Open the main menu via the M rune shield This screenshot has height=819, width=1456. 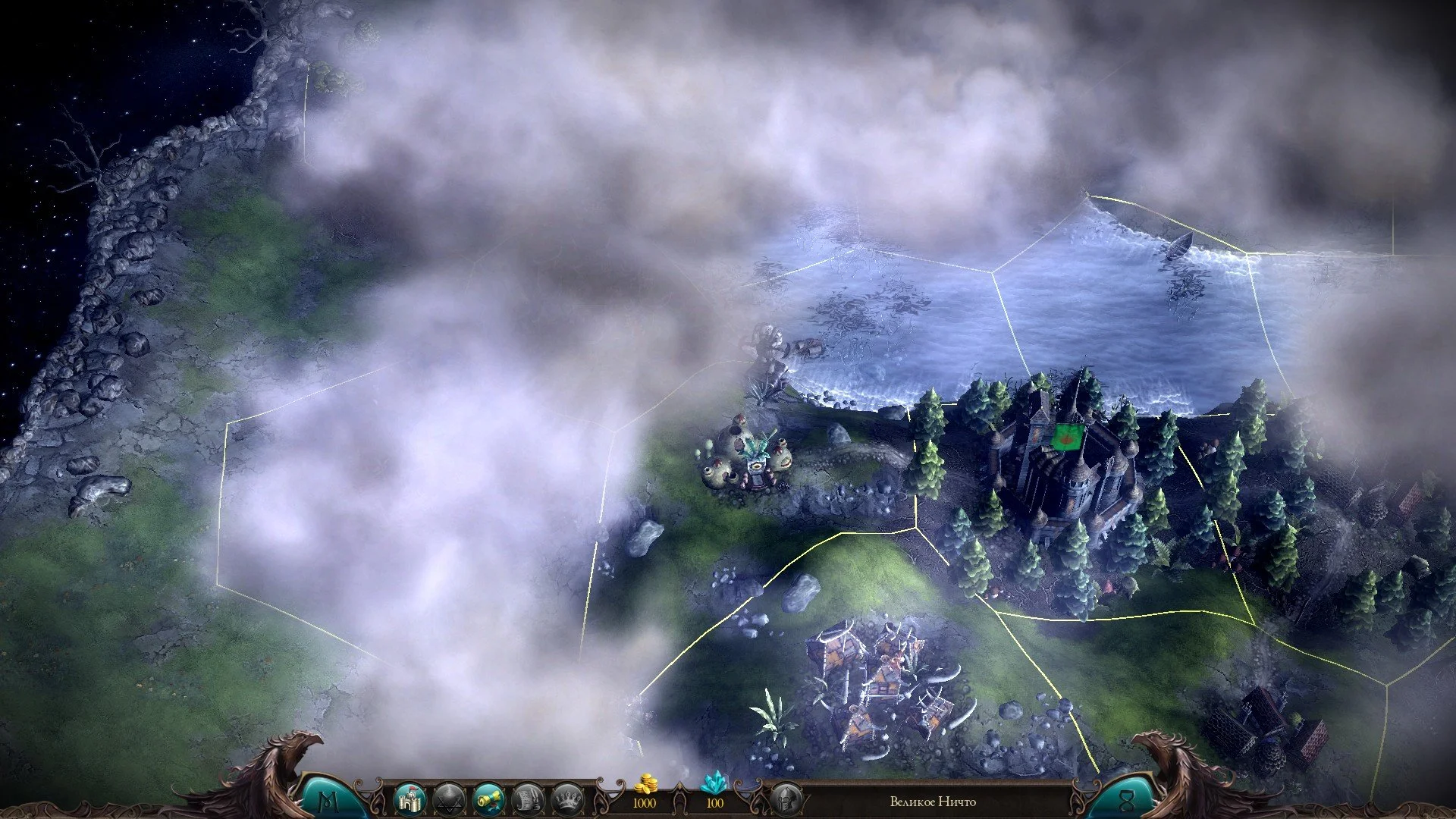coord(329,800)
